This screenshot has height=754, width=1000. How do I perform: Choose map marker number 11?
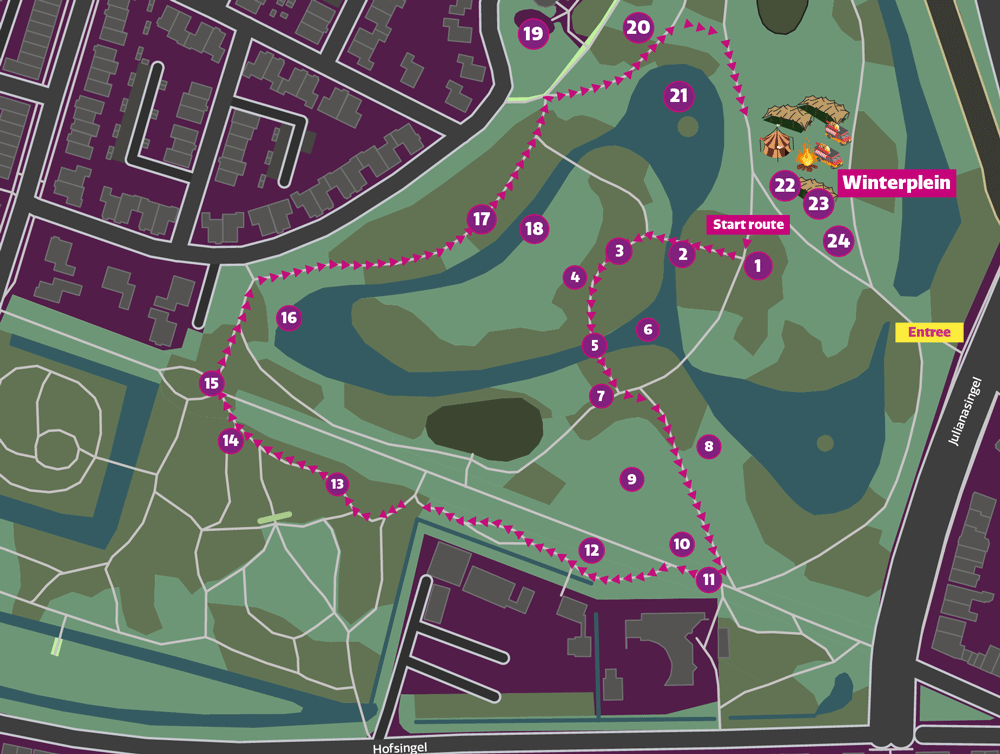[709, 579]
